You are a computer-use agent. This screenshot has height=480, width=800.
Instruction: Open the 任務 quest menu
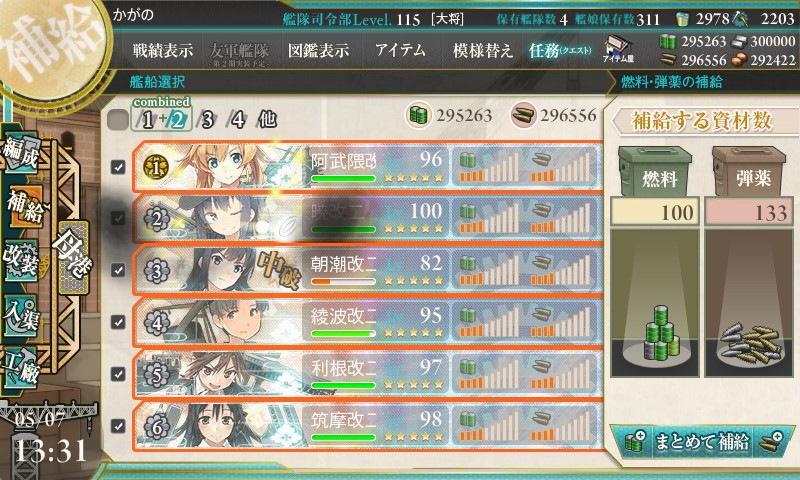pos(558,50)
